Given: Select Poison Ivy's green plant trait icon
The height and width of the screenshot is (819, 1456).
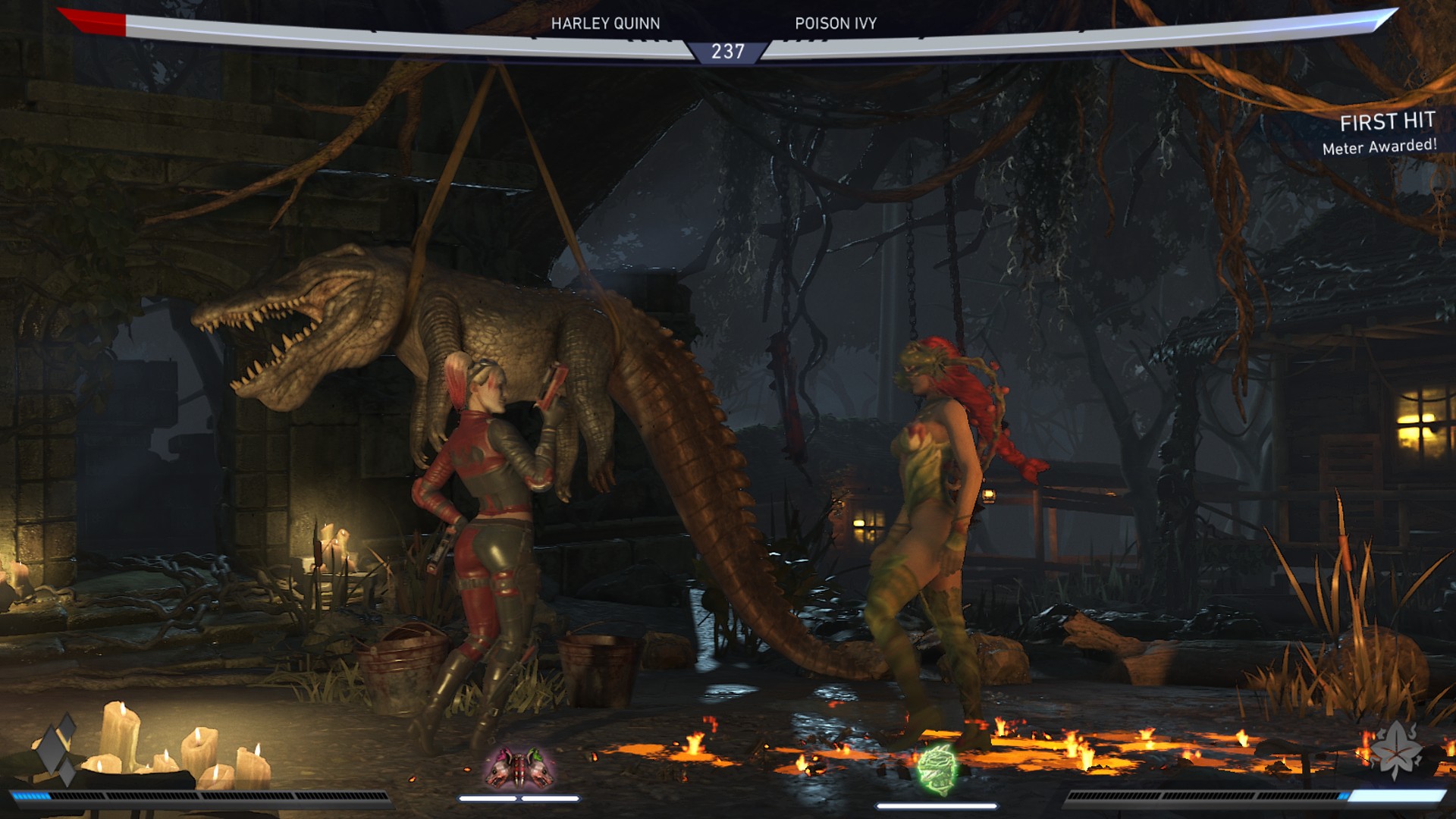Looking at the screenshot, I should click(937, 770).
